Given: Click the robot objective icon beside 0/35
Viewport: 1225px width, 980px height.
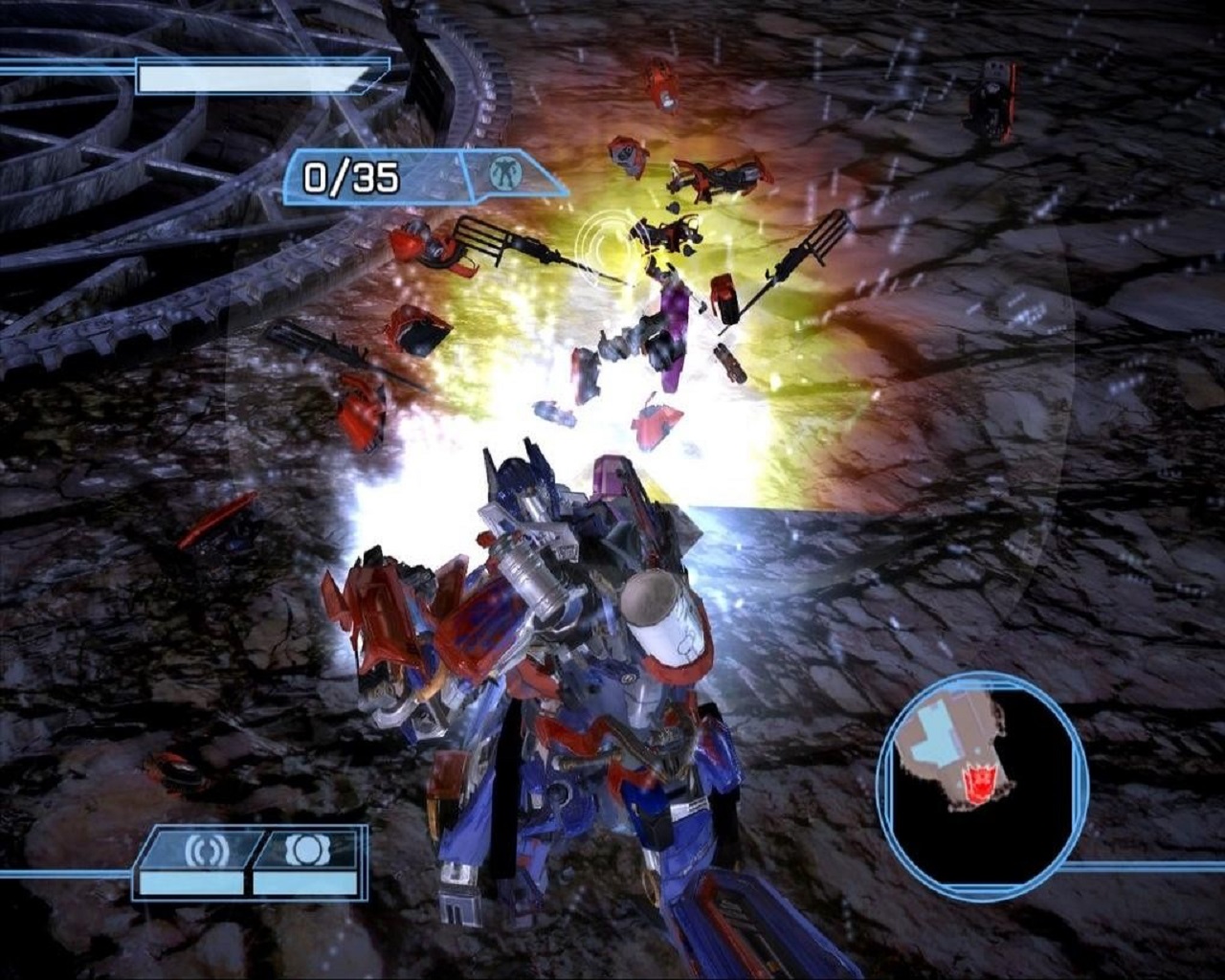Looking at the screenshot, I should pos(501,173).
